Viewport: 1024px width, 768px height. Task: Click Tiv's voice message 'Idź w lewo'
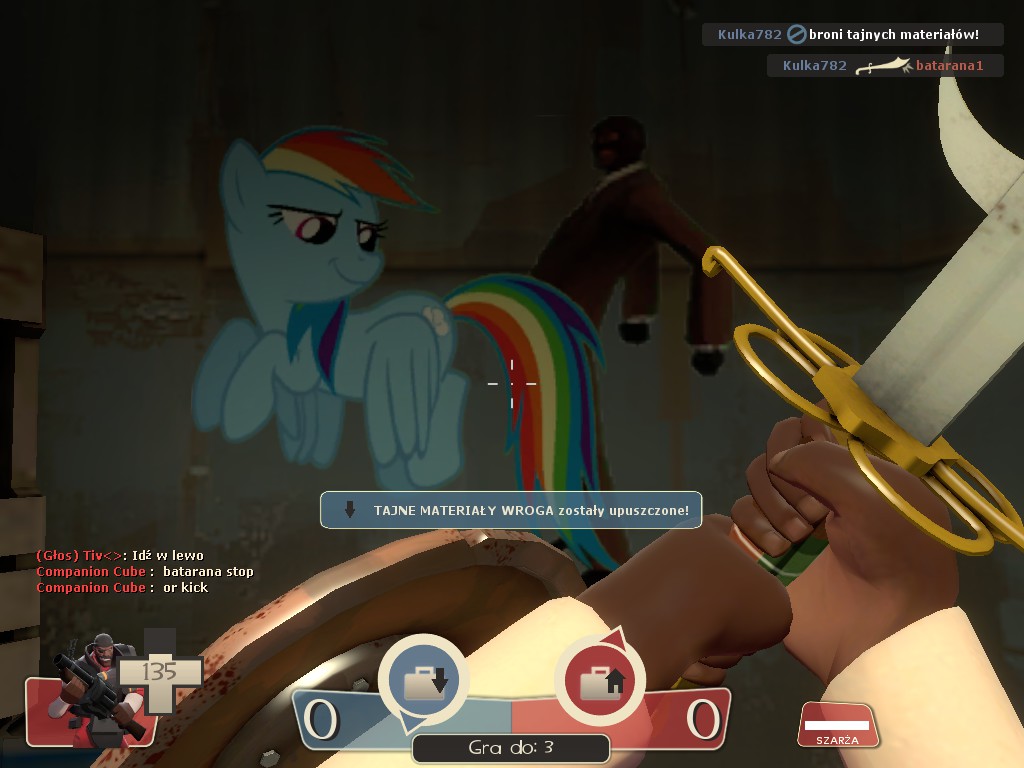click(120, 555)
